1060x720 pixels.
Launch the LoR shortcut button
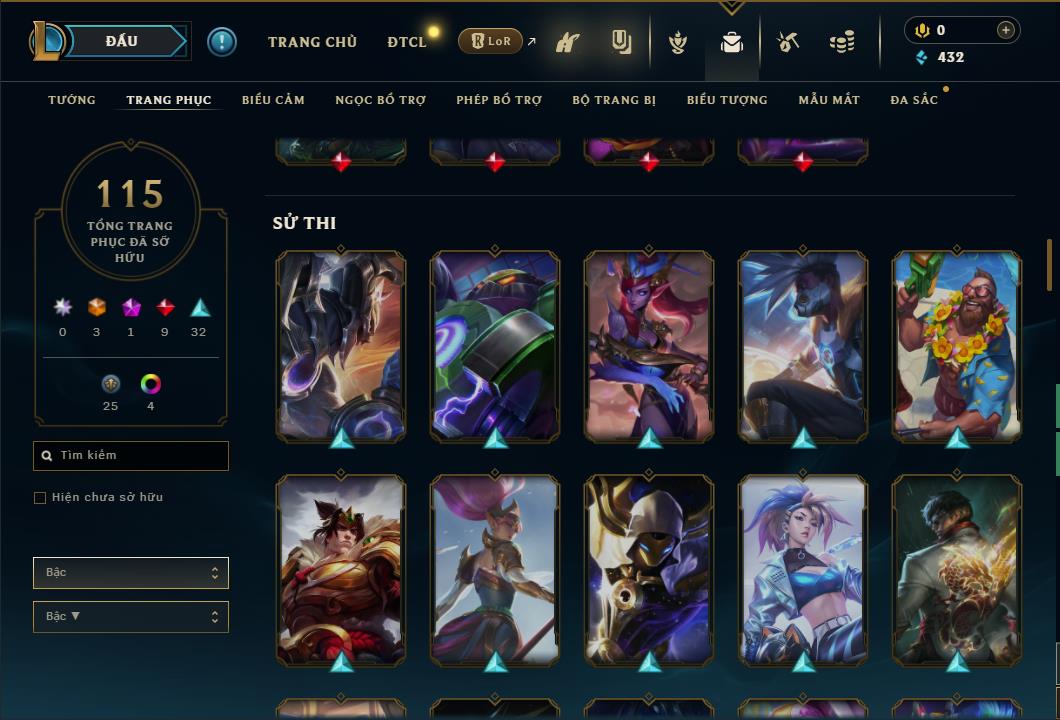(490, 41)
